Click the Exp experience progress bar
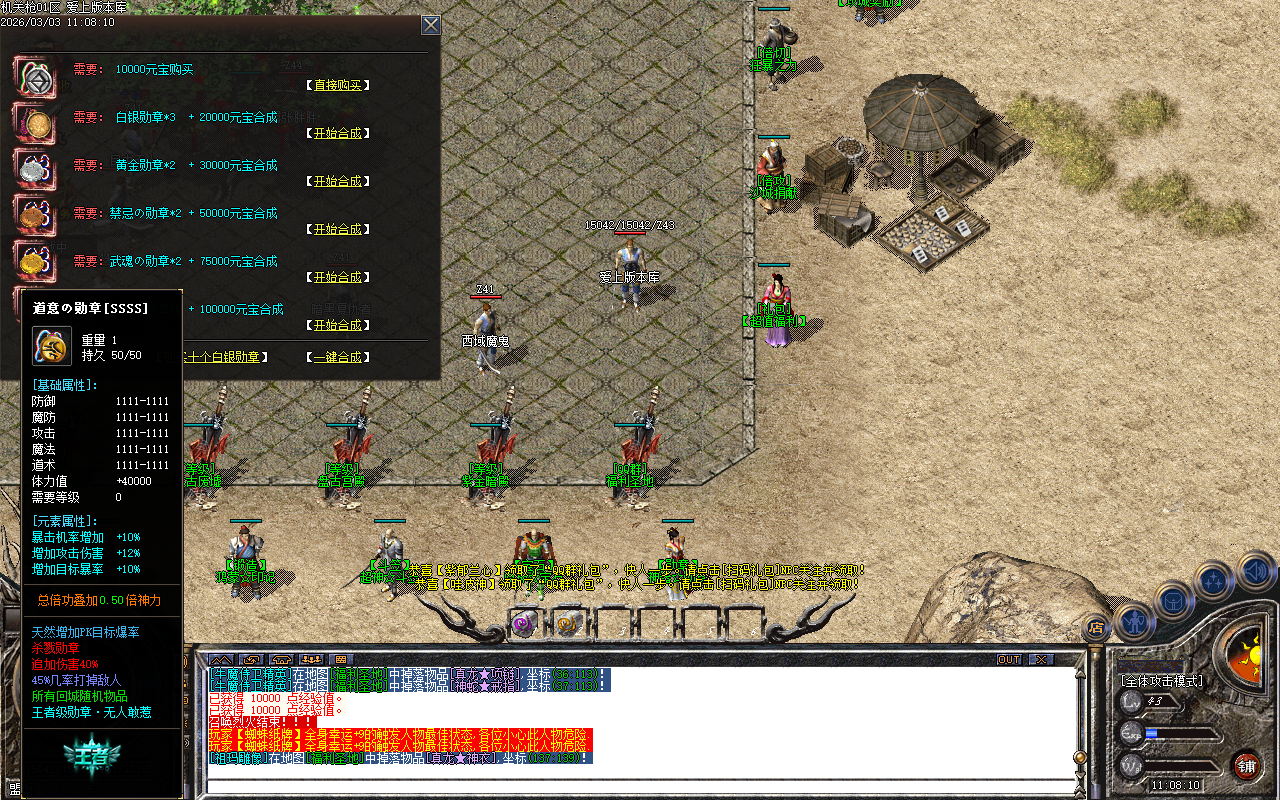This screenshot has width=1280, height=800. pos(1185,733)
